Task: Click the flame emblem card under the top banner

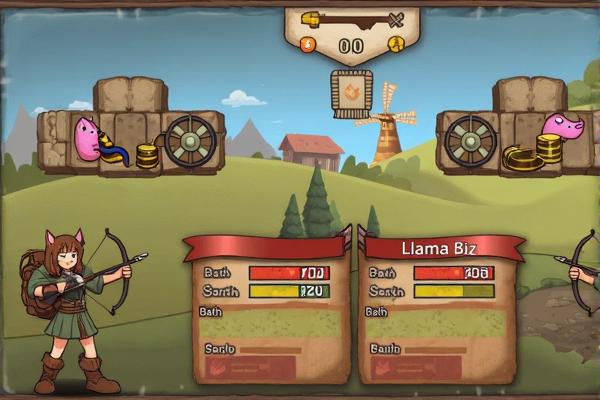Action: 352,94
